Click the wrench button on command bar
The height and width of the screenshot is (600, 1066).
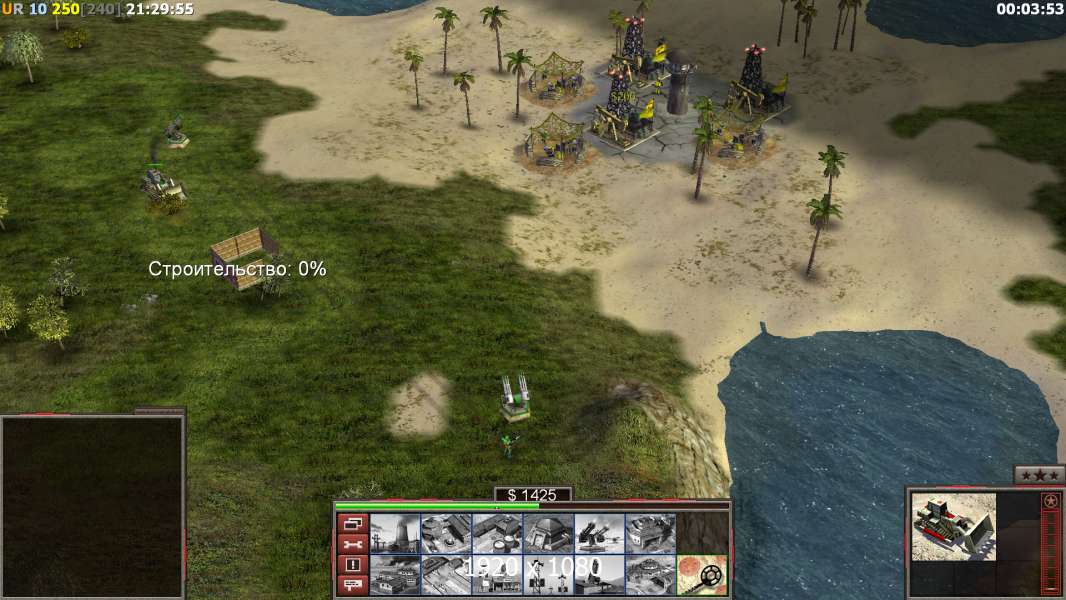click(352, 544)
